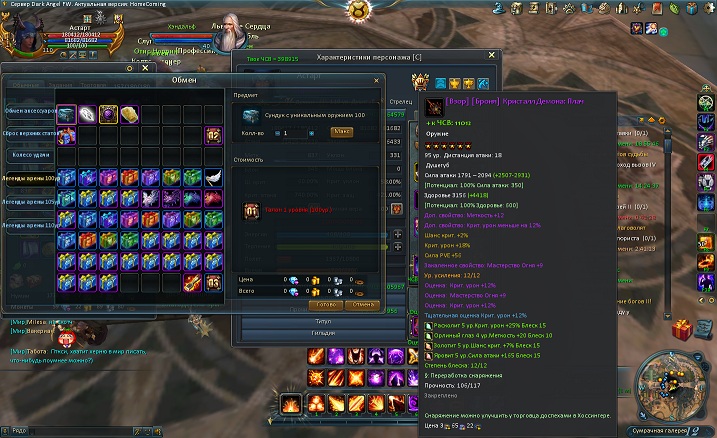Choose the gold ingot item slot
Viewport: 717px width, 438px height.
click(129, 115)
